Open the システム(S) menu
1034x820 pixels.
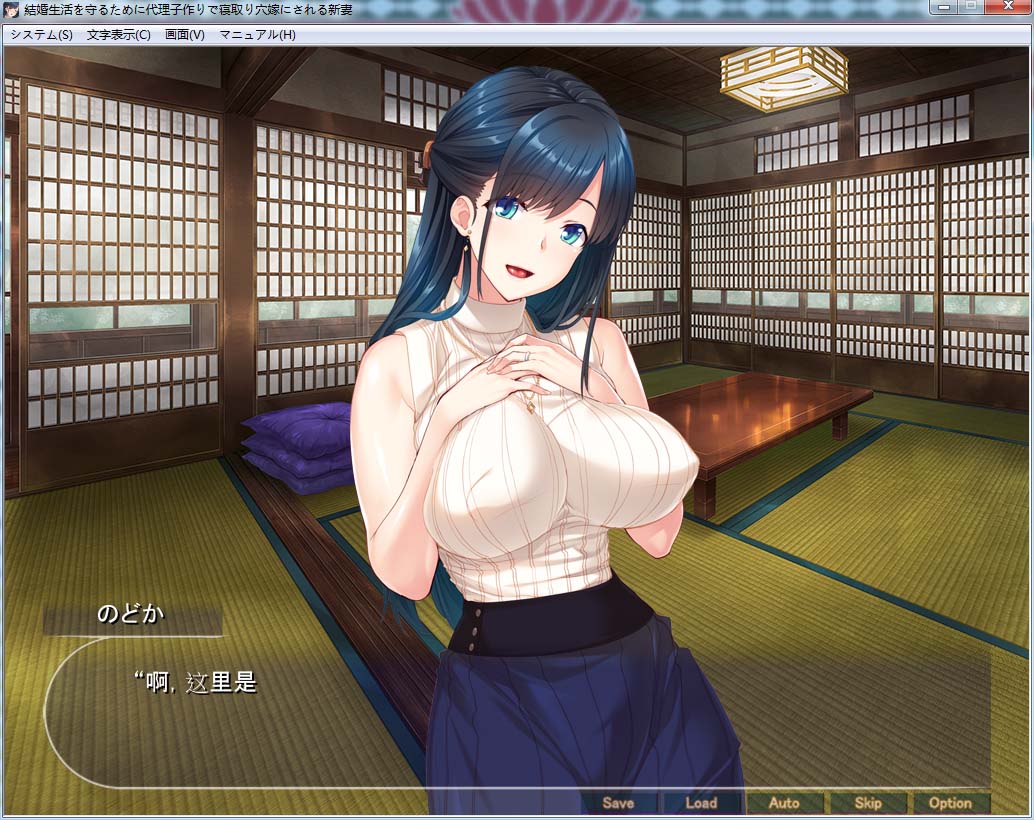(x=41, y=35)
